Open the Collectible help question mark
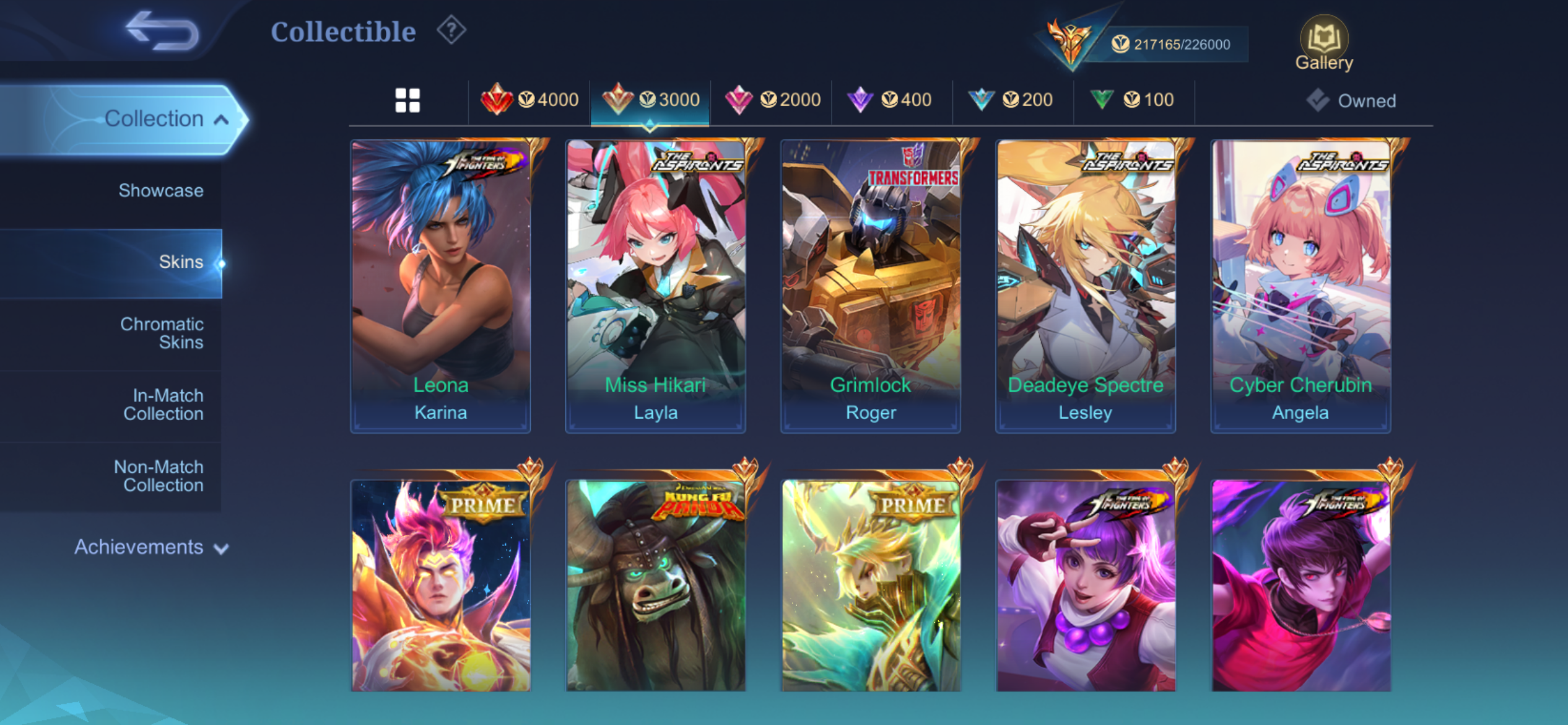 [x=451, y=30]
